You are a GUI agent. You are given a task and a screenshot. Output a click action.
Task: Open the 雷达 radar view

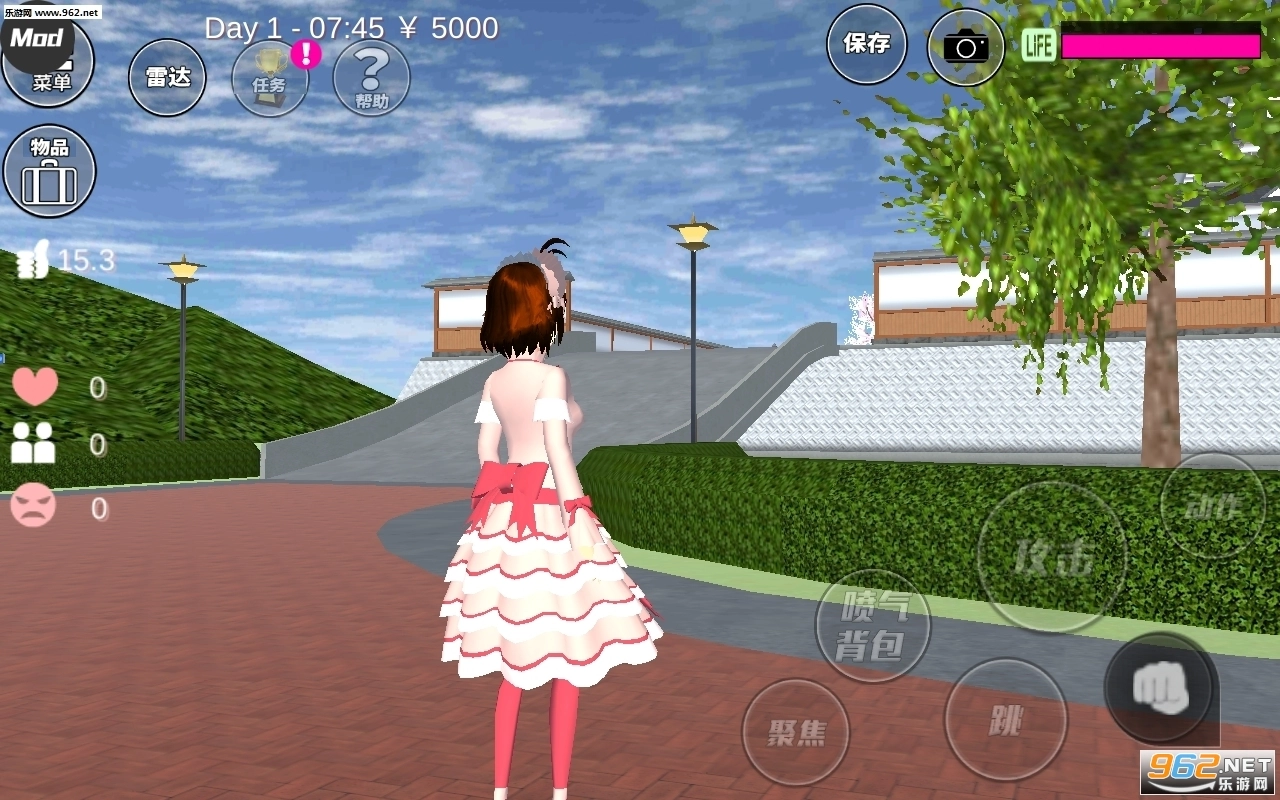click(x=166, y=76)
